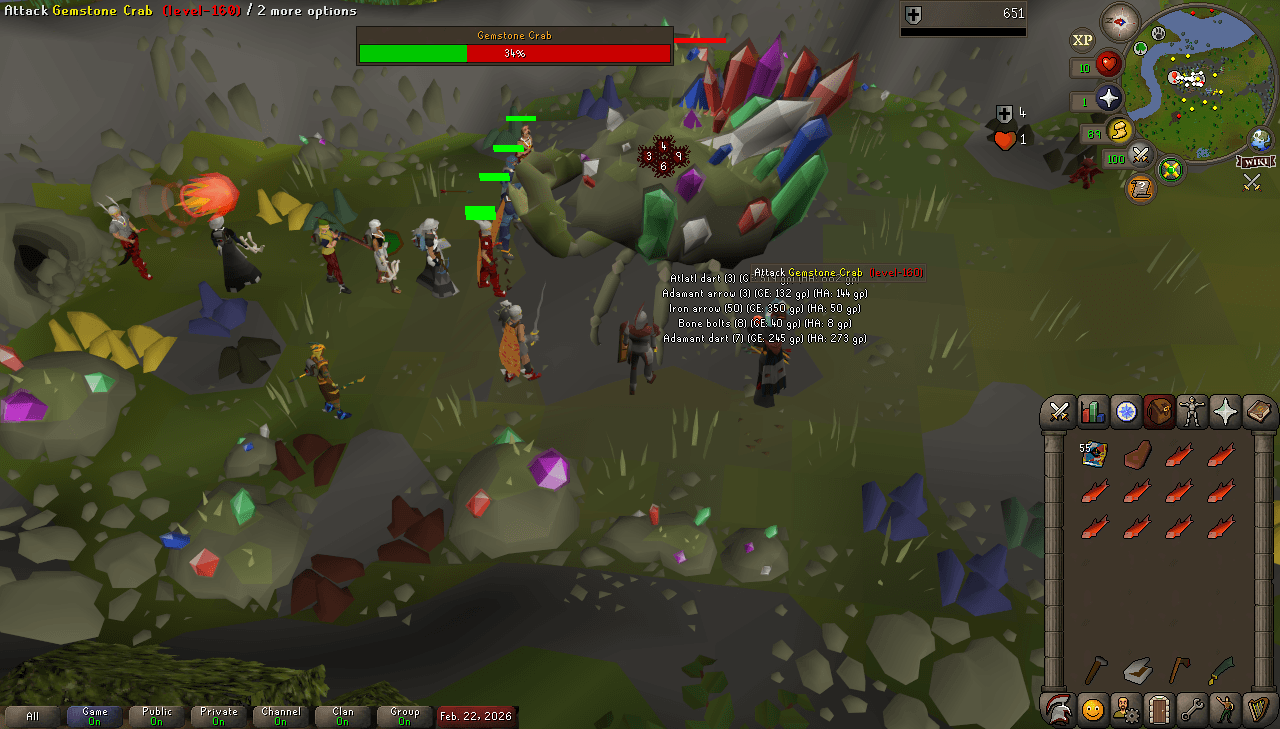Open the OSRS Wiki lookup button
Image resolution: width=1280 pixels, height=729 pixels.
(x=1257, y=161)
